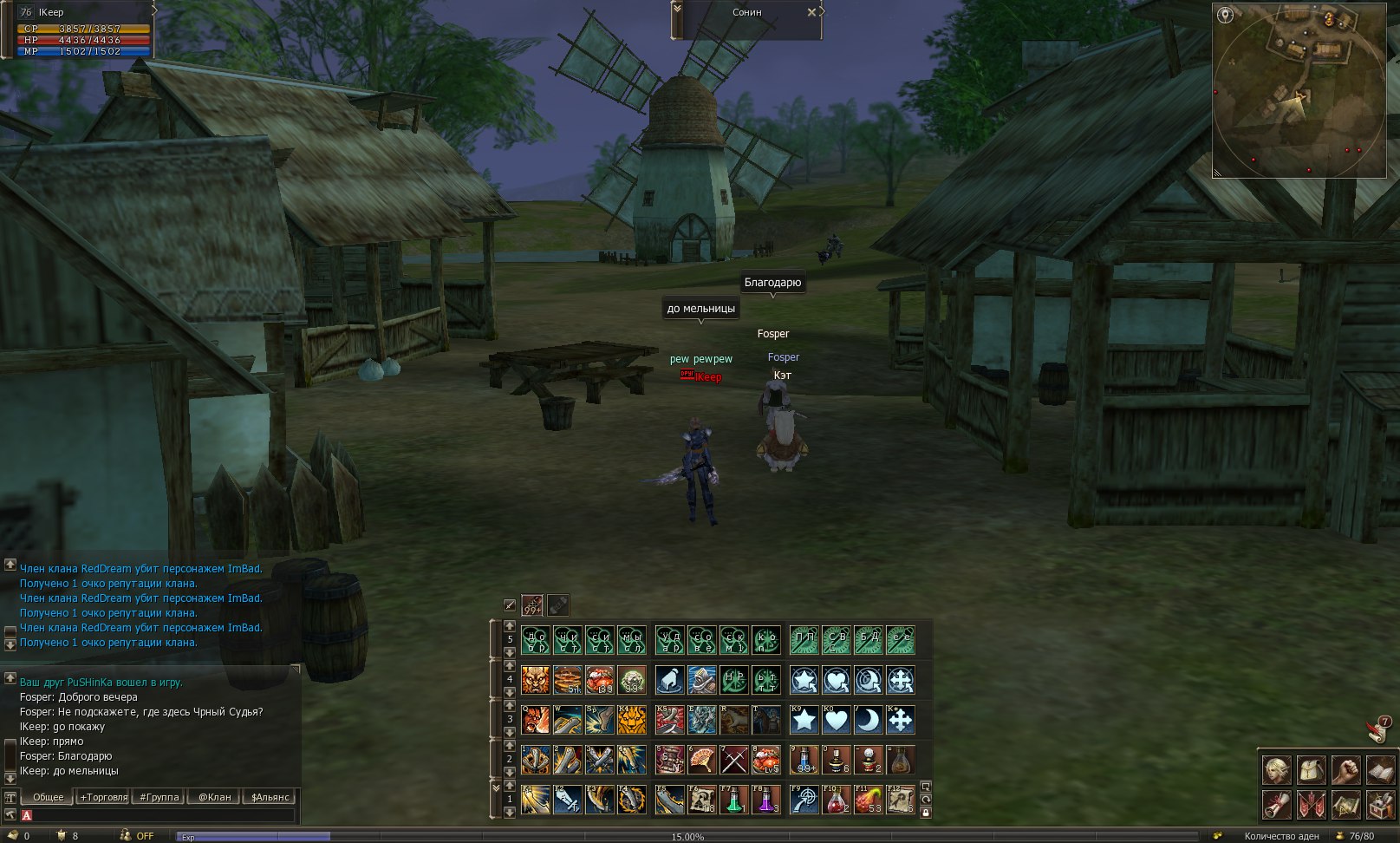The width and height of the screenshot is (1400, 843).
Task: Open the skills book icon
Action: [1379, 768]
